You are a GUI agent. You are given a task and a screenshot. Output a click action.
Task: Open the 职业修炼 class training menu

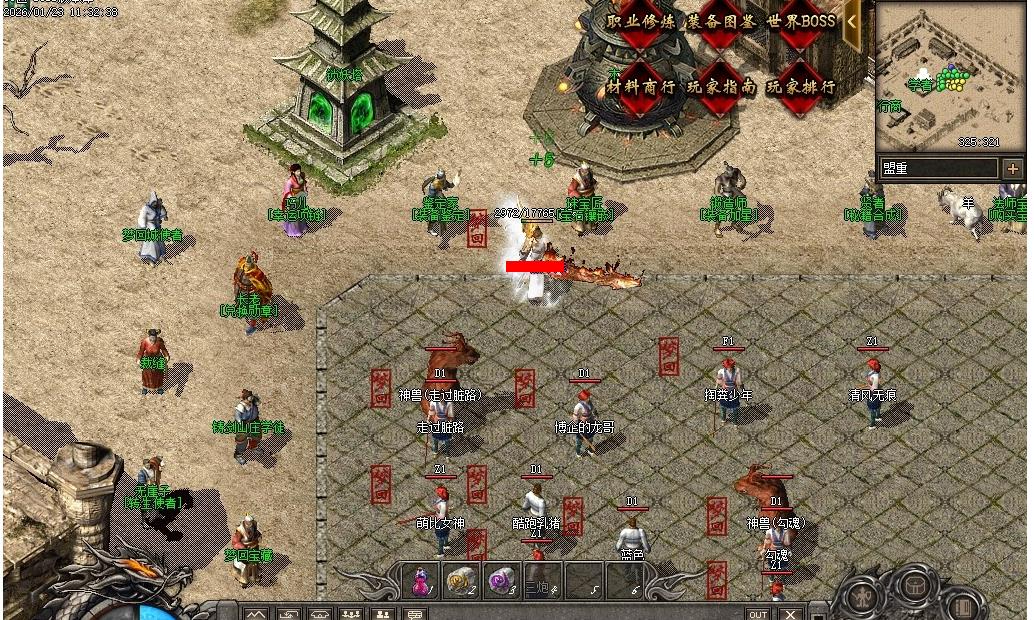point(640,22)
